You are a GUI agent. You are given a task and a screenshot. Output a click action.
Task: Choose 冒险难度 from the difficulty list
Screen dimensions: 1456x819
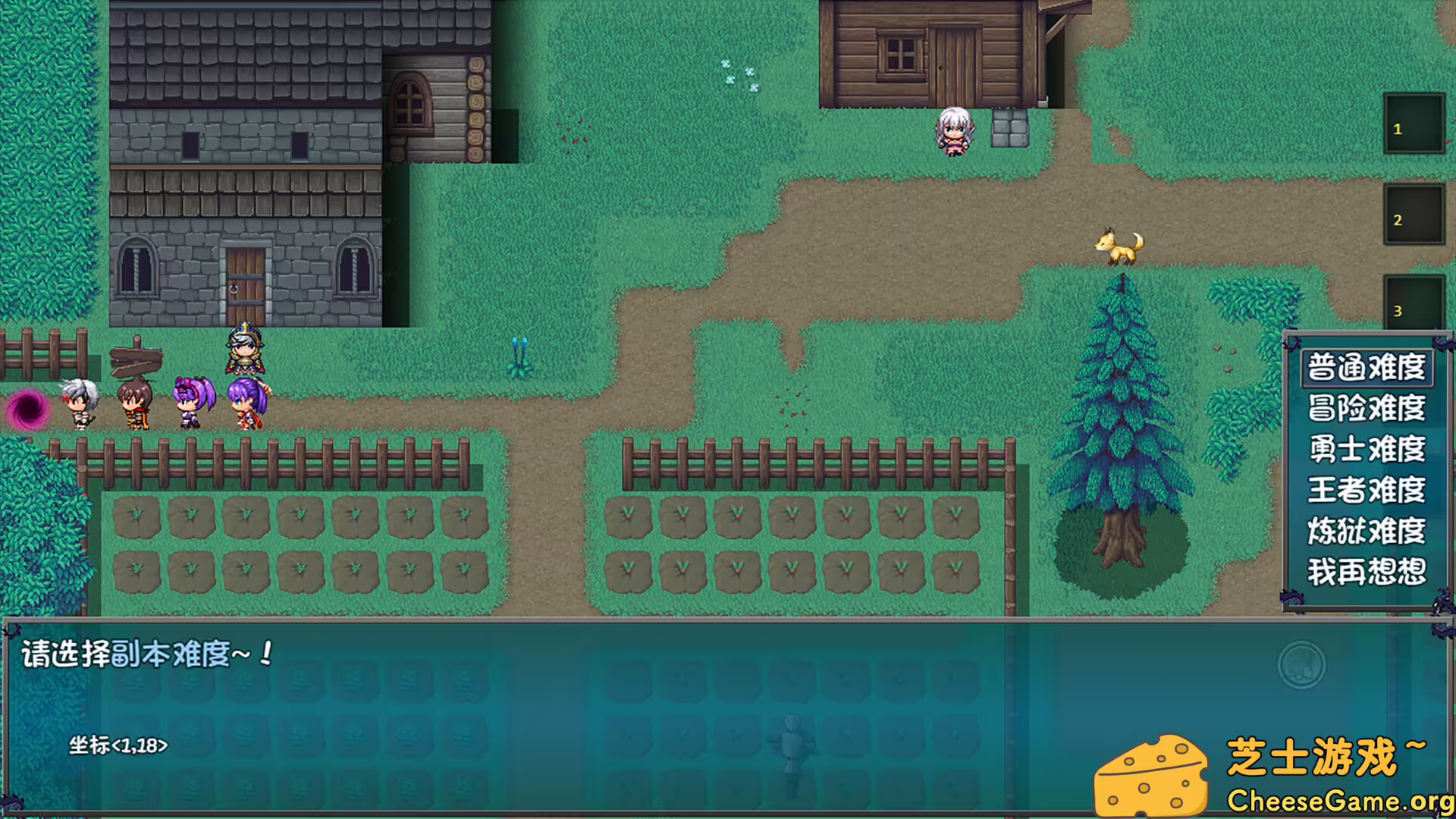(1367, 409)
